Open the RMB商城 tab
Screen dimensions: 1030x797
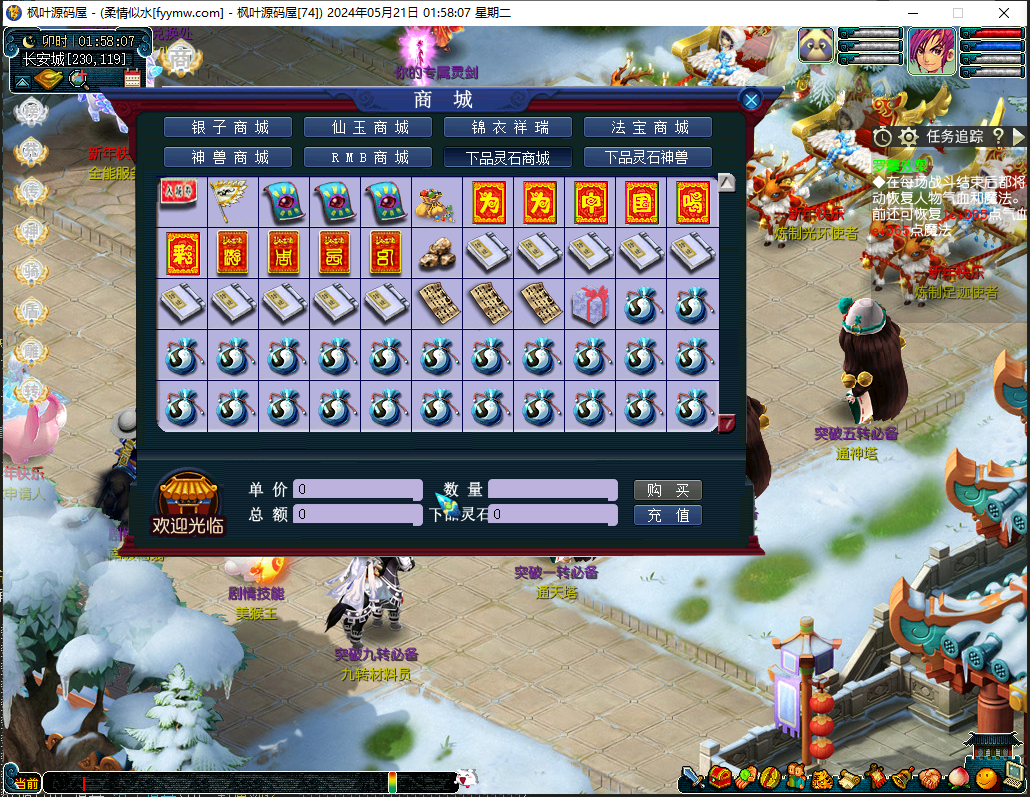[369, 157]
